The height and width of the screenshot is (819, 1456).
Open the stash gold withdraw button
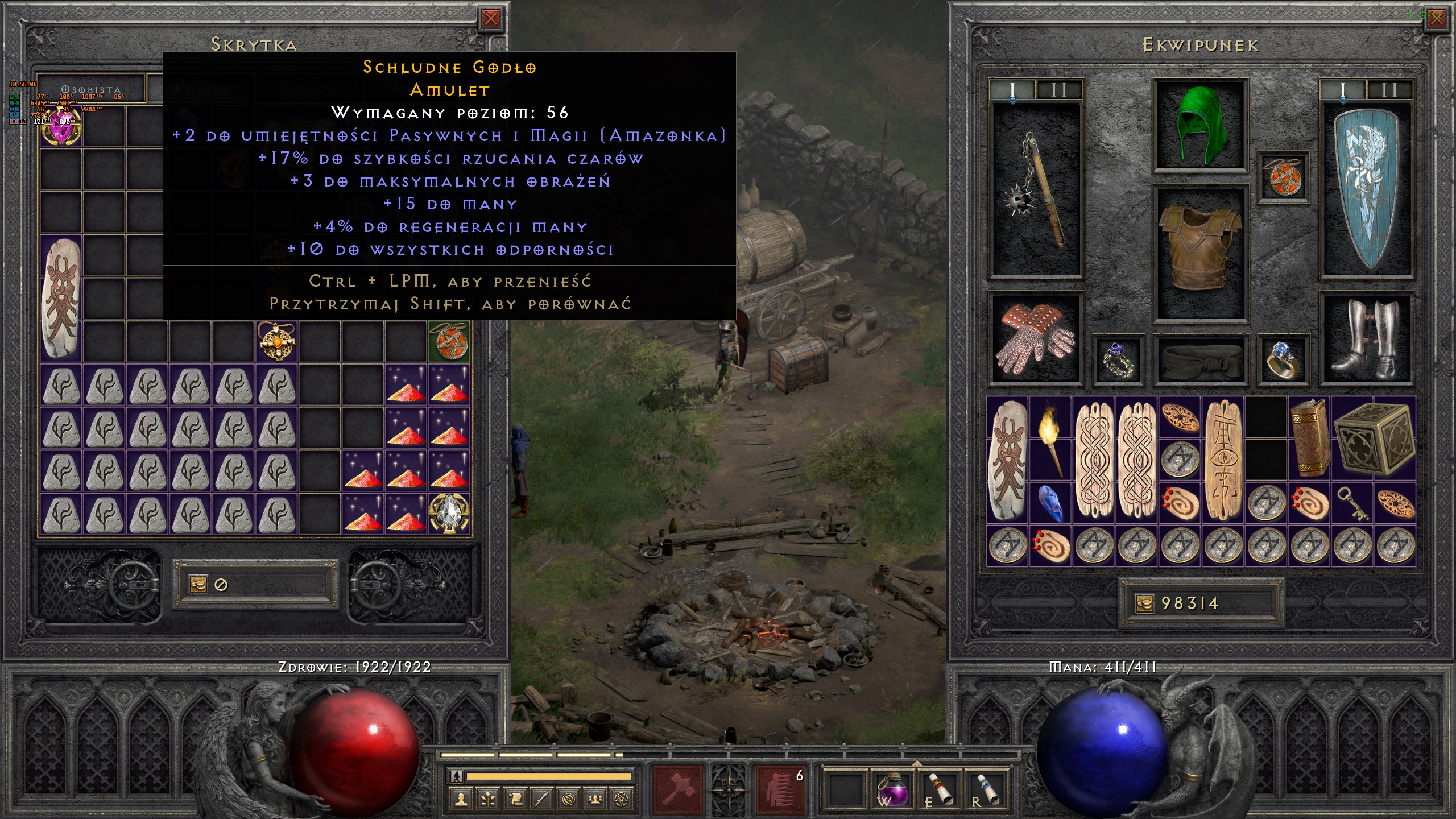click(x=198, y=585)
